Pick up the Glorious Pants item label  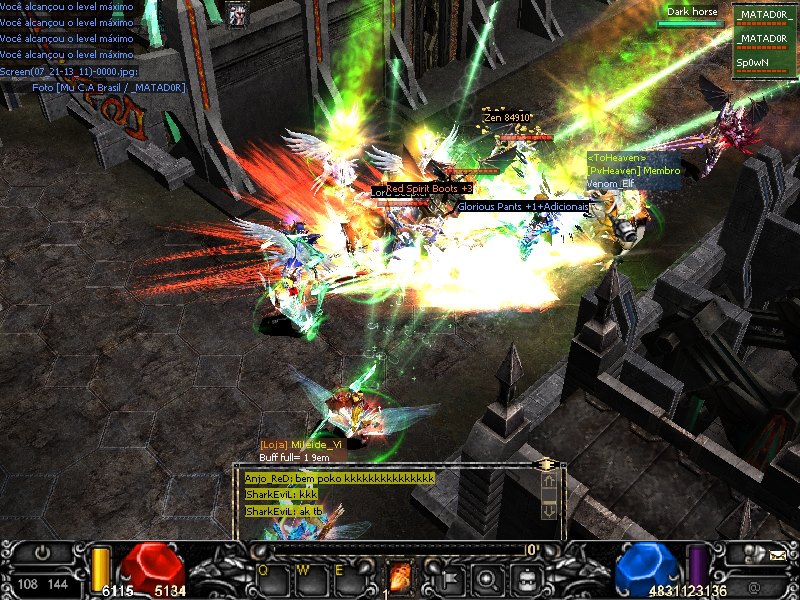(x=524, y=206)
